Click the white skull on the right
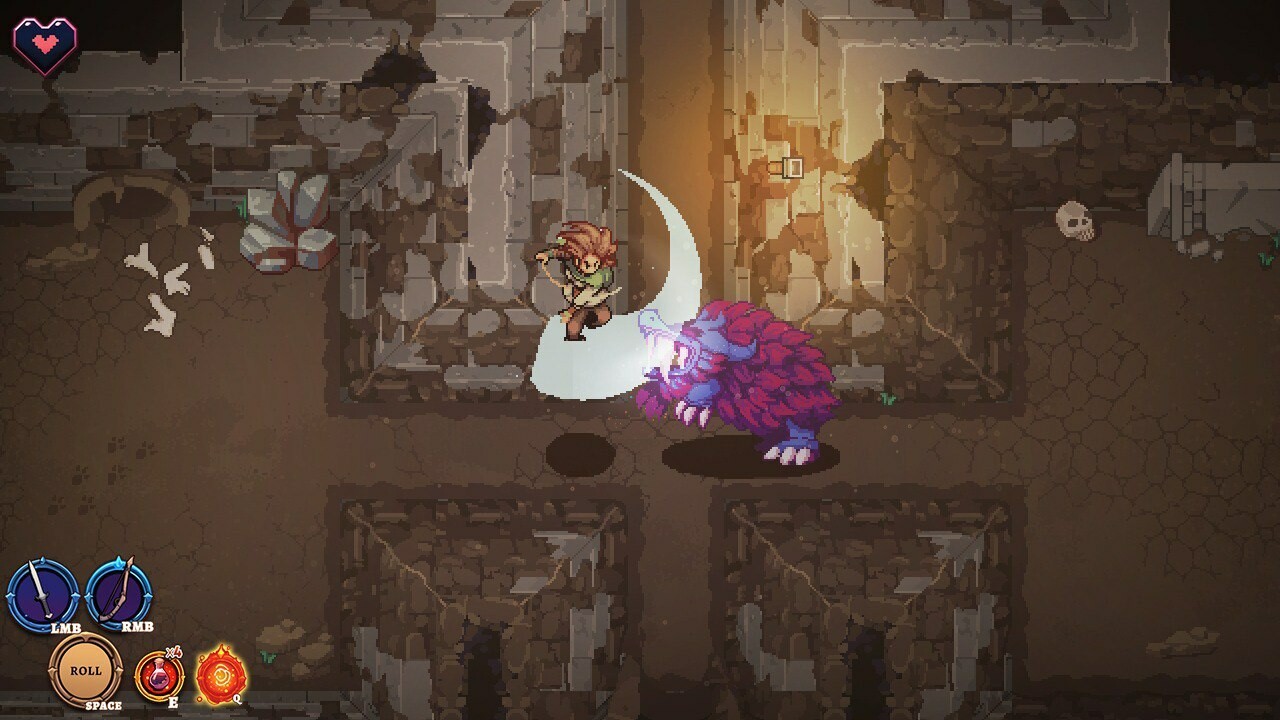Image resolution: width=1280 pixels, height=720 pixels. (1075, 222)
